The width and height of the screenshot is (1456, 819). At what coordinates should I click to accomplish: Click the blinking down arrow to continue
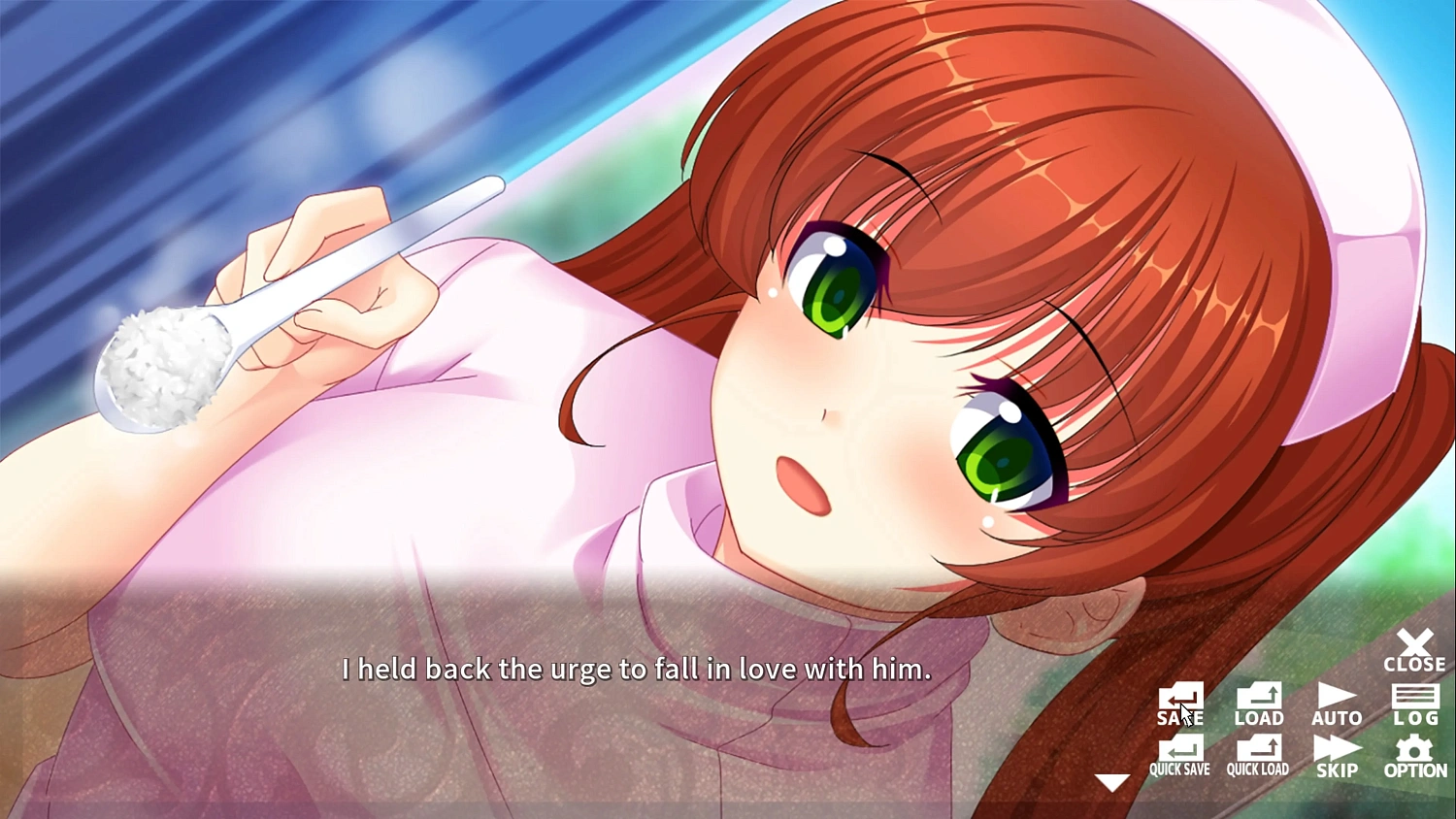pos(1111,780)
